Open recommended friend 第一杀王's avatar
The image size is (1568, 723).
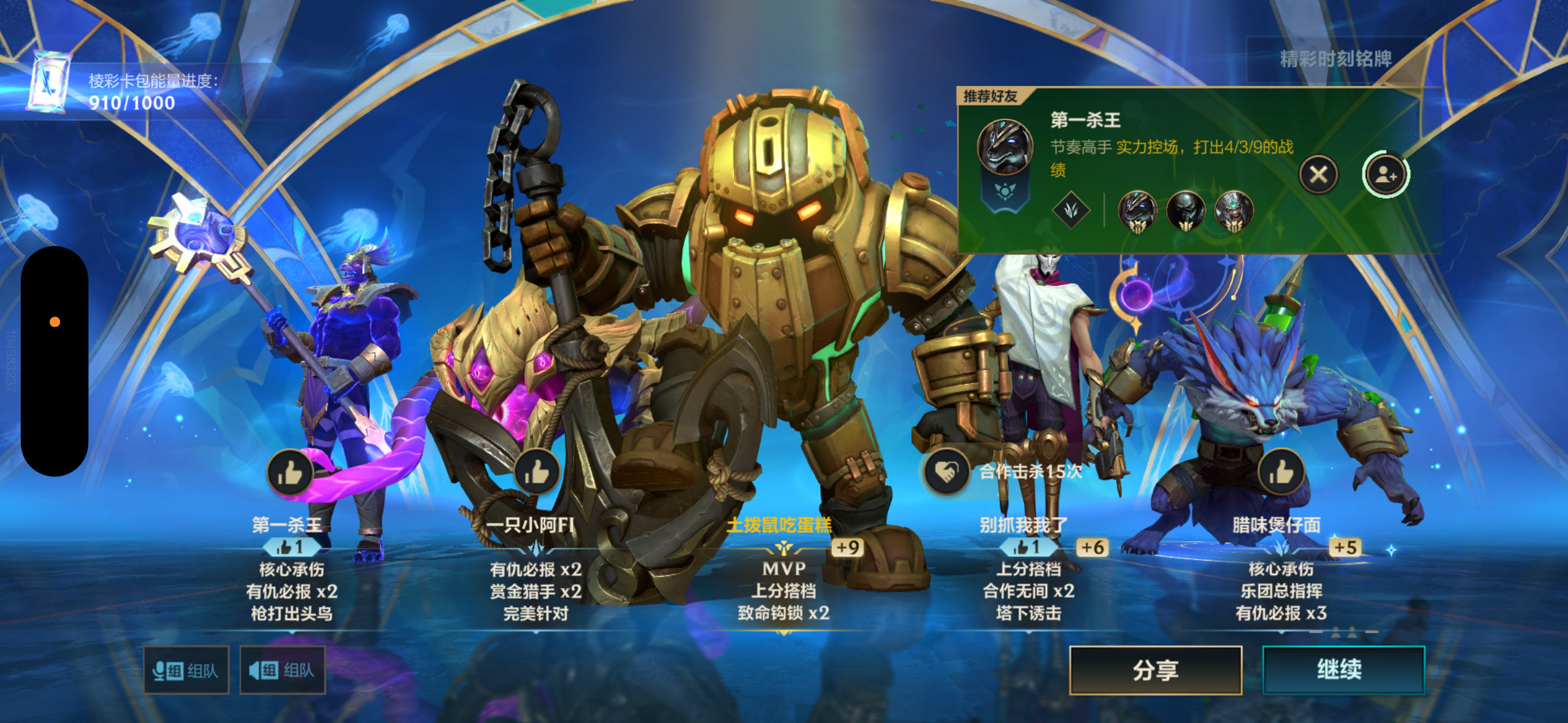tap(1004, 147)
